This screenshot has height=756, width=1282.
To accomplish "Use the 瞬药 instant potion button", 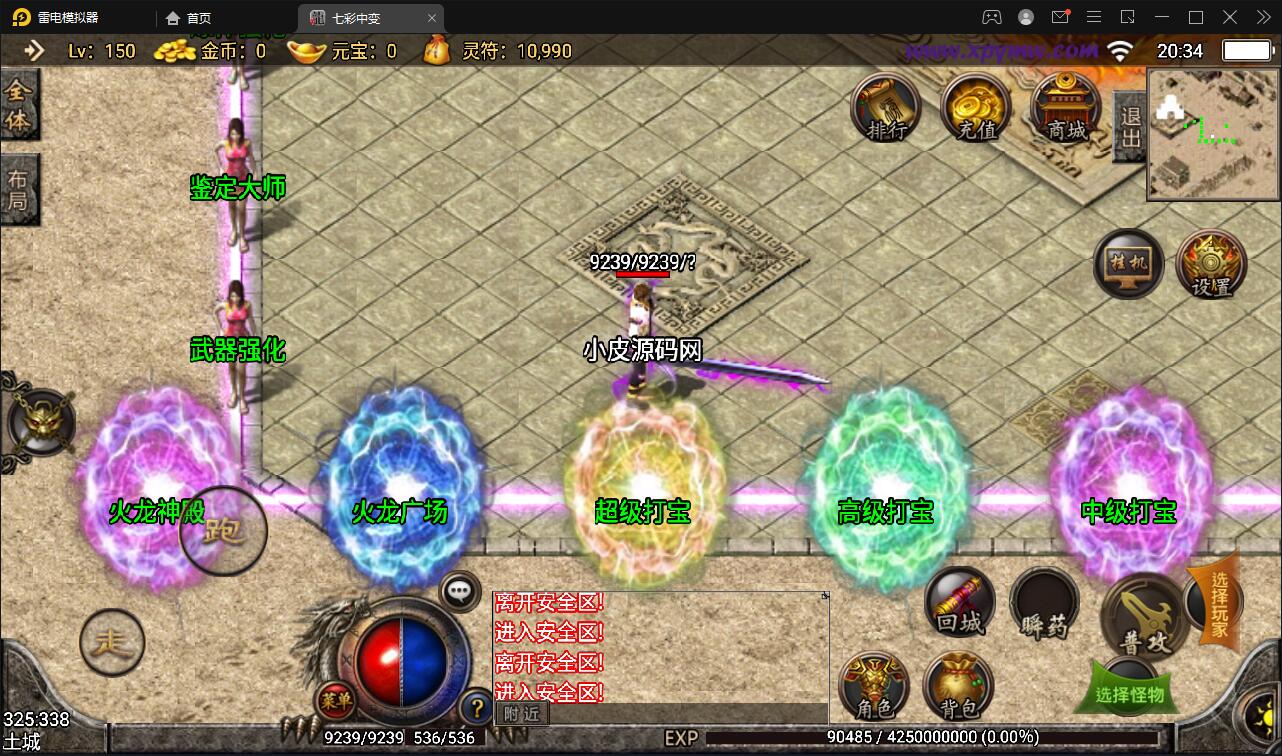I will coord(1045,606).
